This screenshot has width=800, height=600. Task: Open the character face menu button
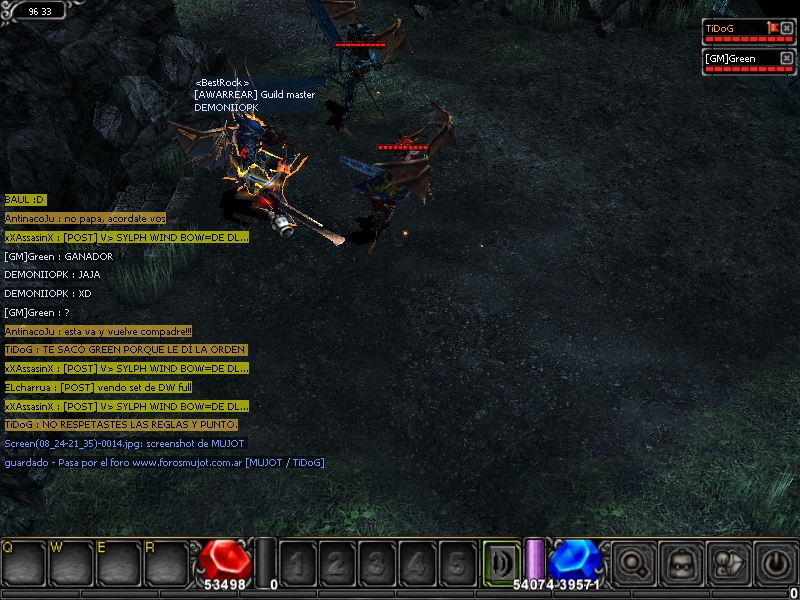[681, 564]
